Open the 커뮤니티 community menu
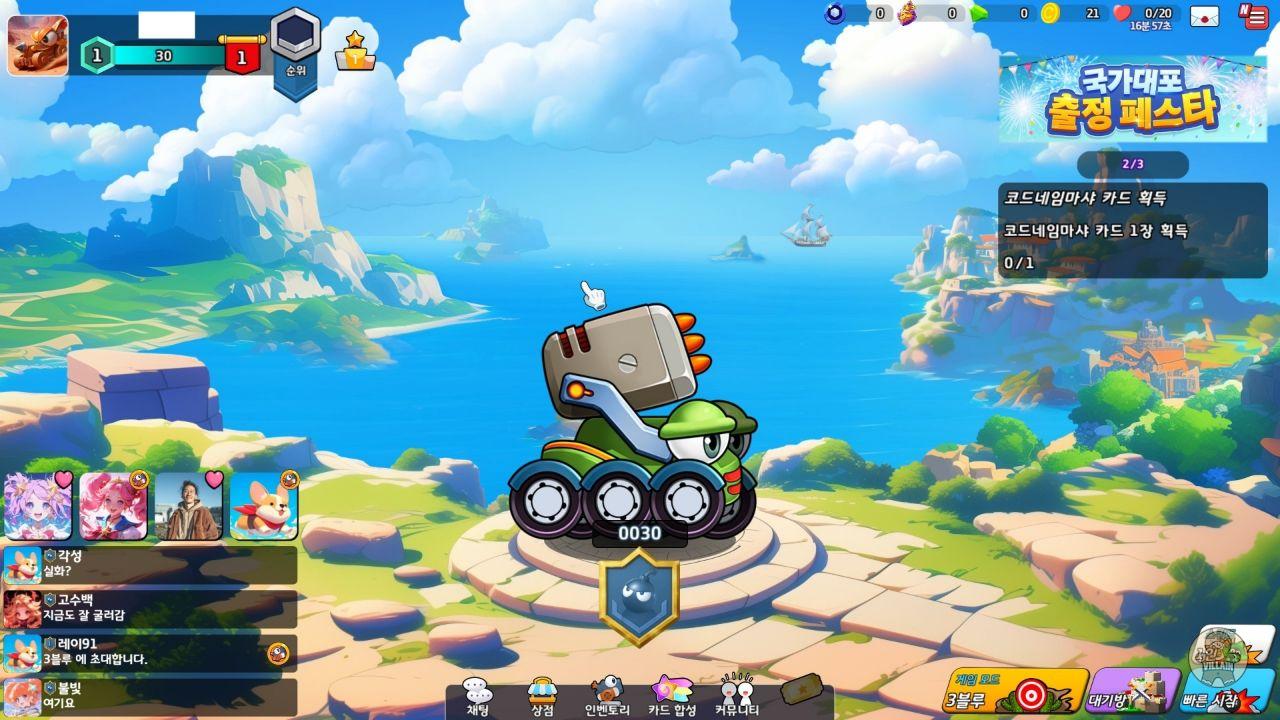 737,696
